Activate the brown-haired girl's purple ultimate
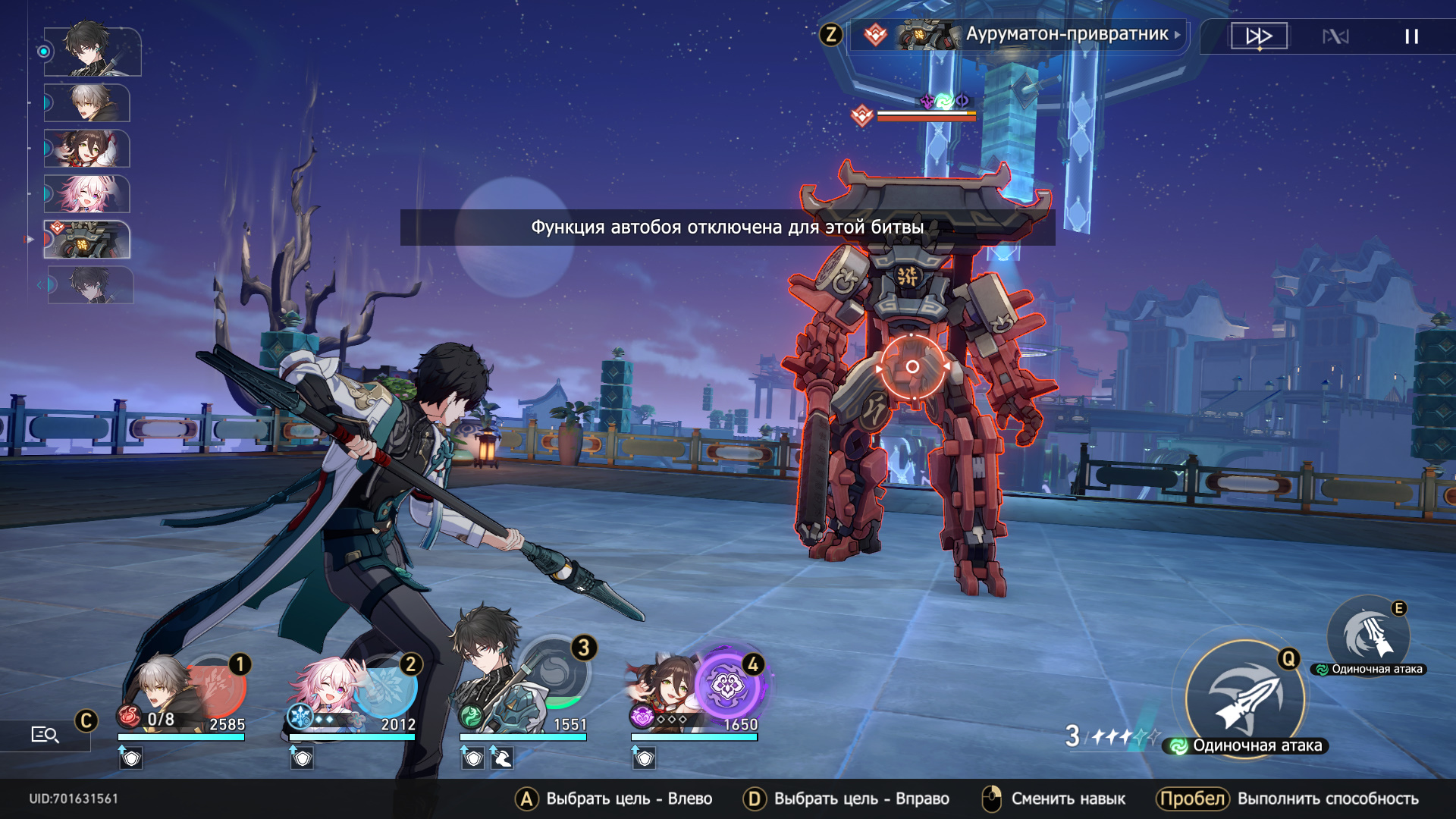1456x819 pixels. click(727, 686)
